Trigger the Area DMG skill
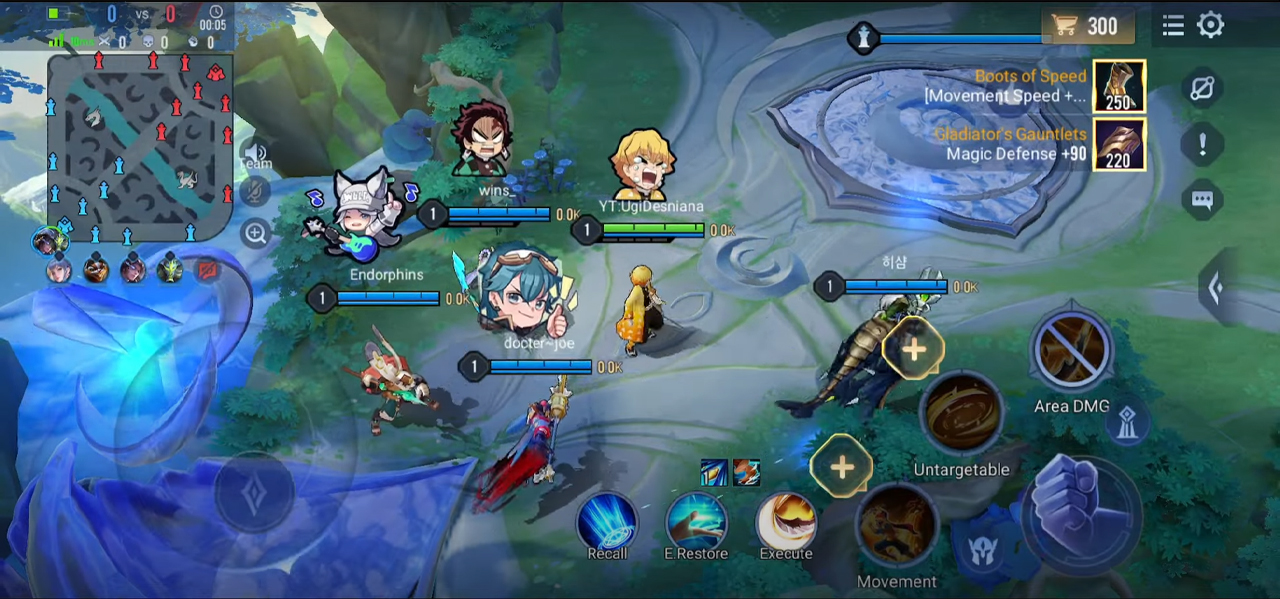 (1072, 352)
